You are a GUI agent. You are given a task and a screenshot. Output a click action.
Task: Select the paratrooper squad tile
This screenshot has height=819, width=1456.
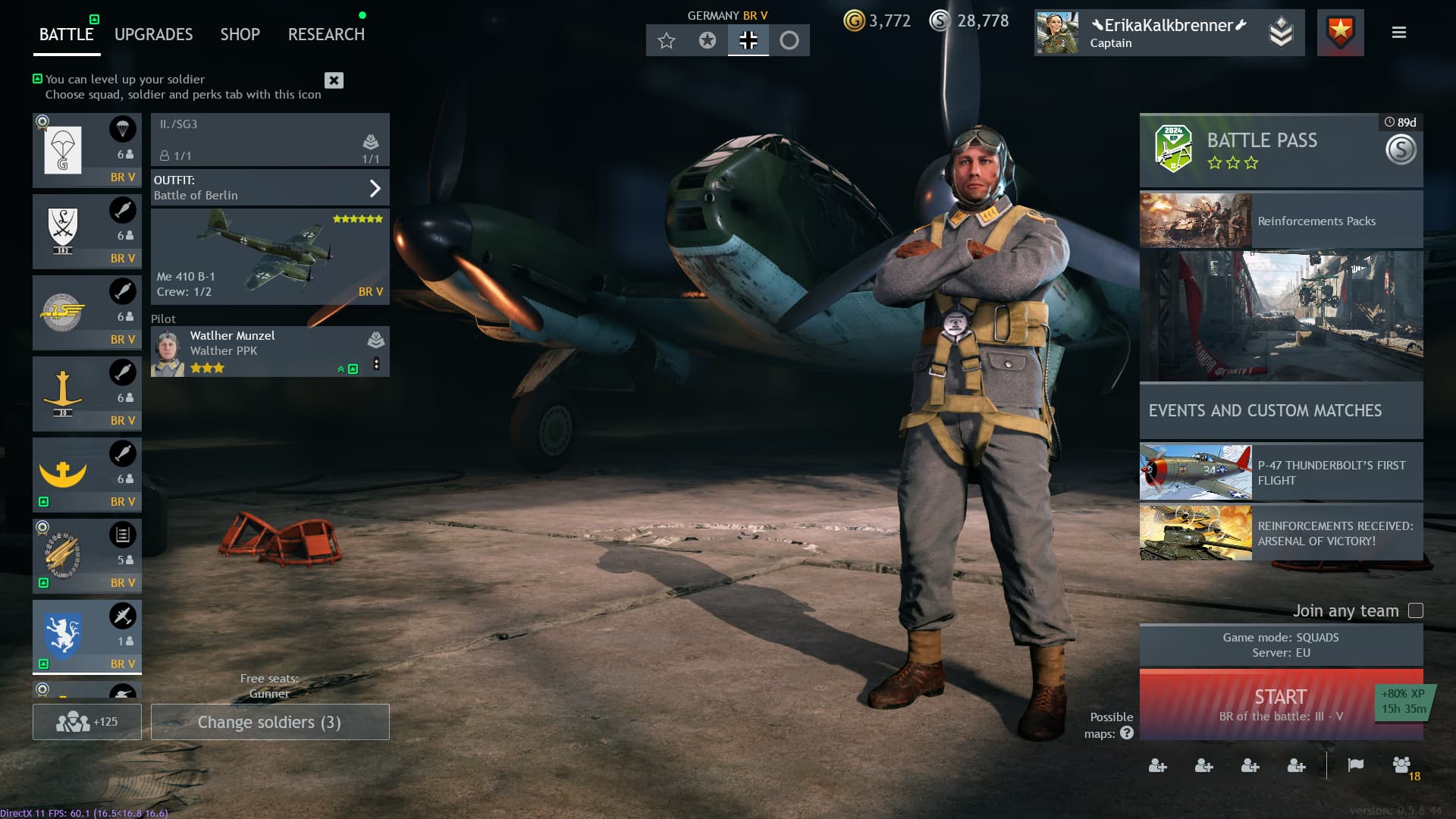(x=86, y=150)
